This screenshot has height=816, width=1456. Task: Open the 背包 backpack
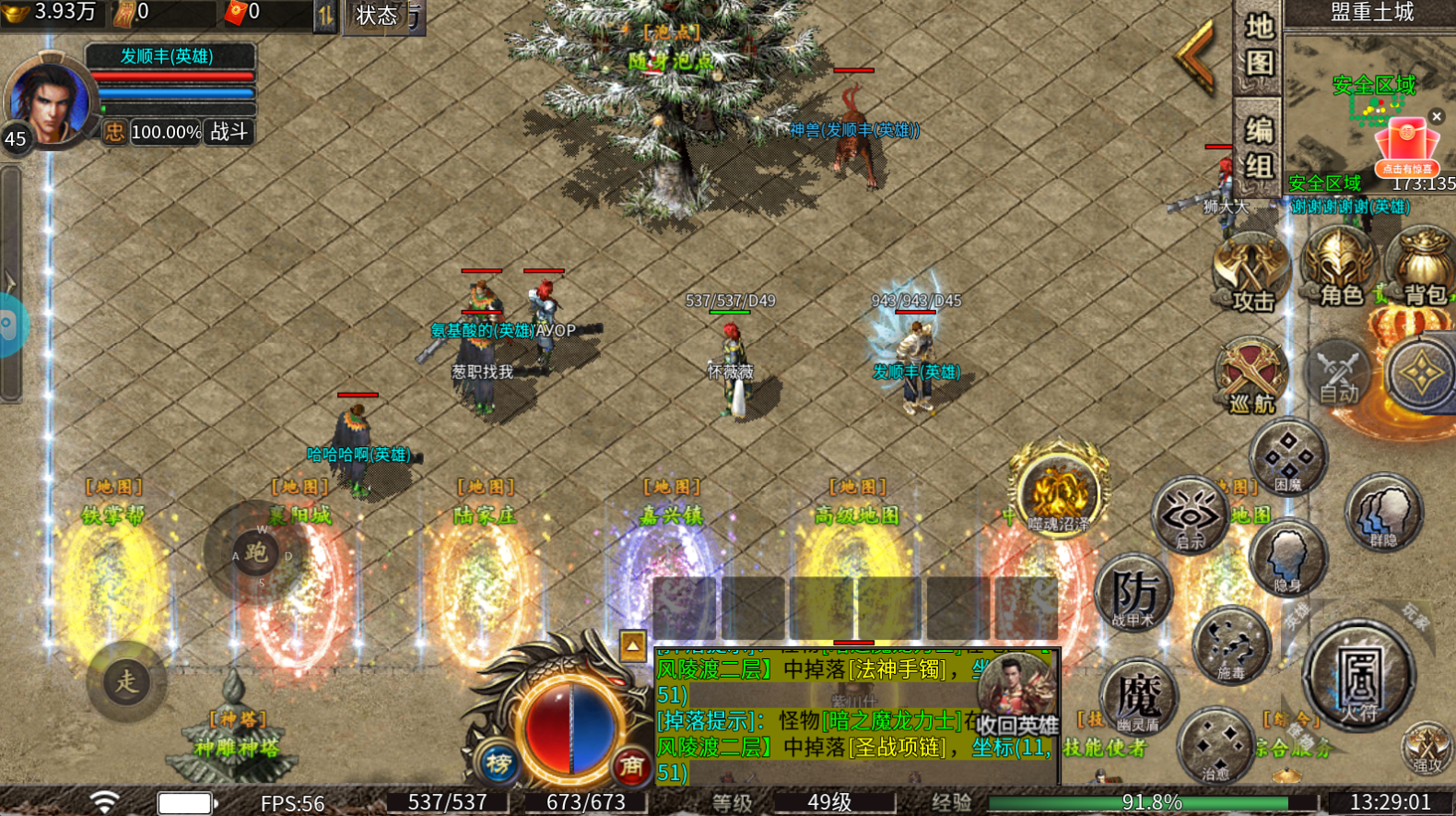tap(1423, 269)
